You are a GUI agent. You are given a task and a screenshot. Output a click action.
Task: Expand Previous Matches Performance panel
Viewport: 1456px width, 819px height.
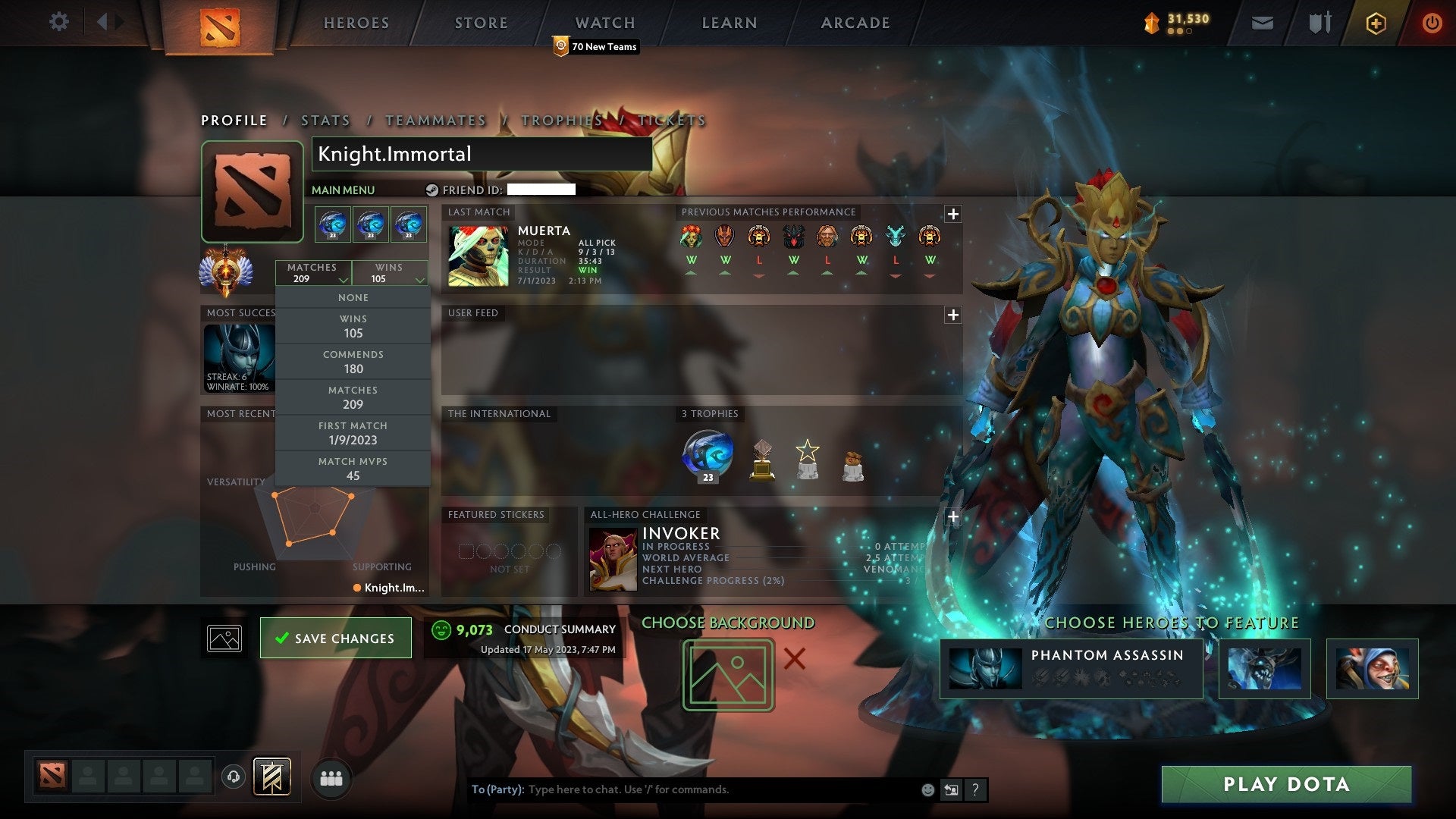[x=953, y=215]
